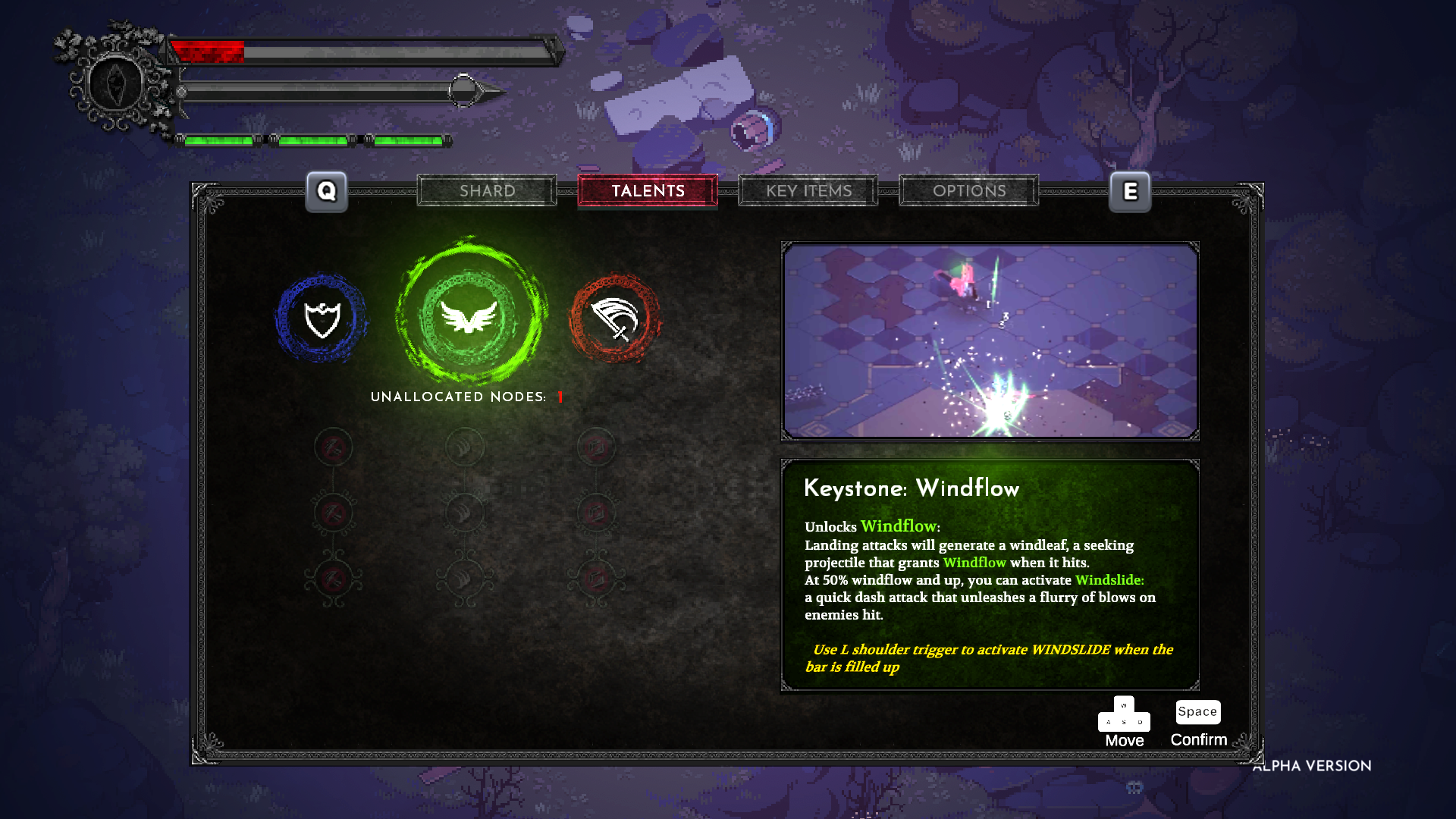The width and height of the screenshot is (1456, 819).
Task: Click the Windflow ability preview thumbnail
Action: coord(990,341)
